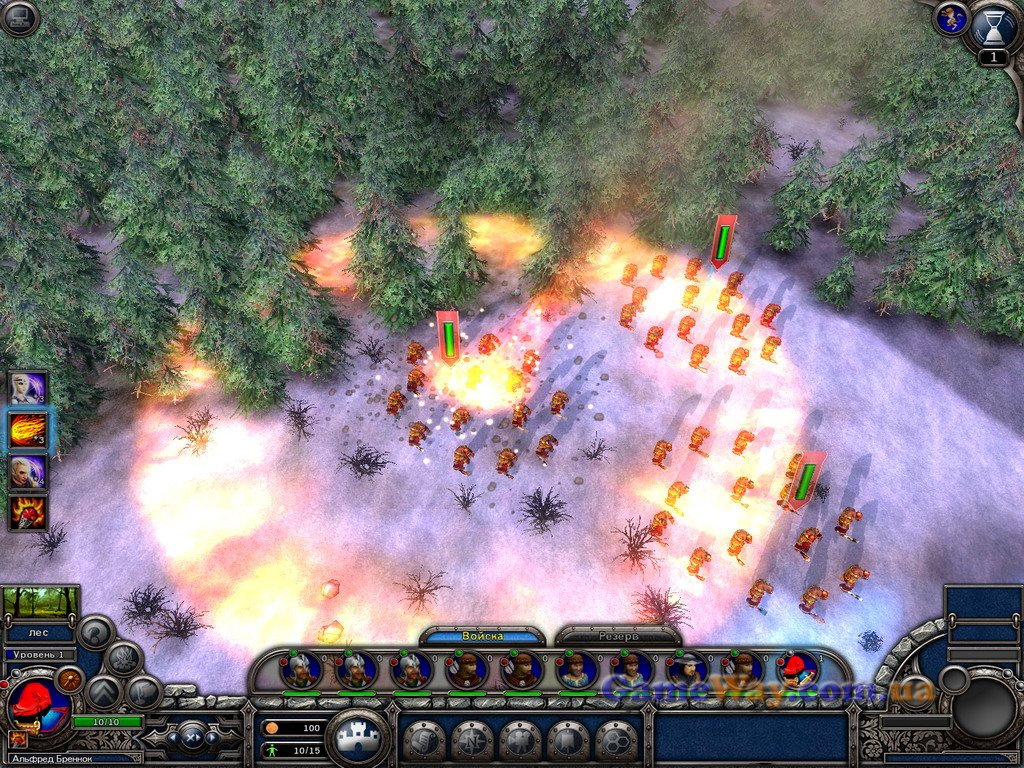Cast the fireball spell
Viewport: 1024px width, 768px height.
pyautogui.click(x=28, y=430)
